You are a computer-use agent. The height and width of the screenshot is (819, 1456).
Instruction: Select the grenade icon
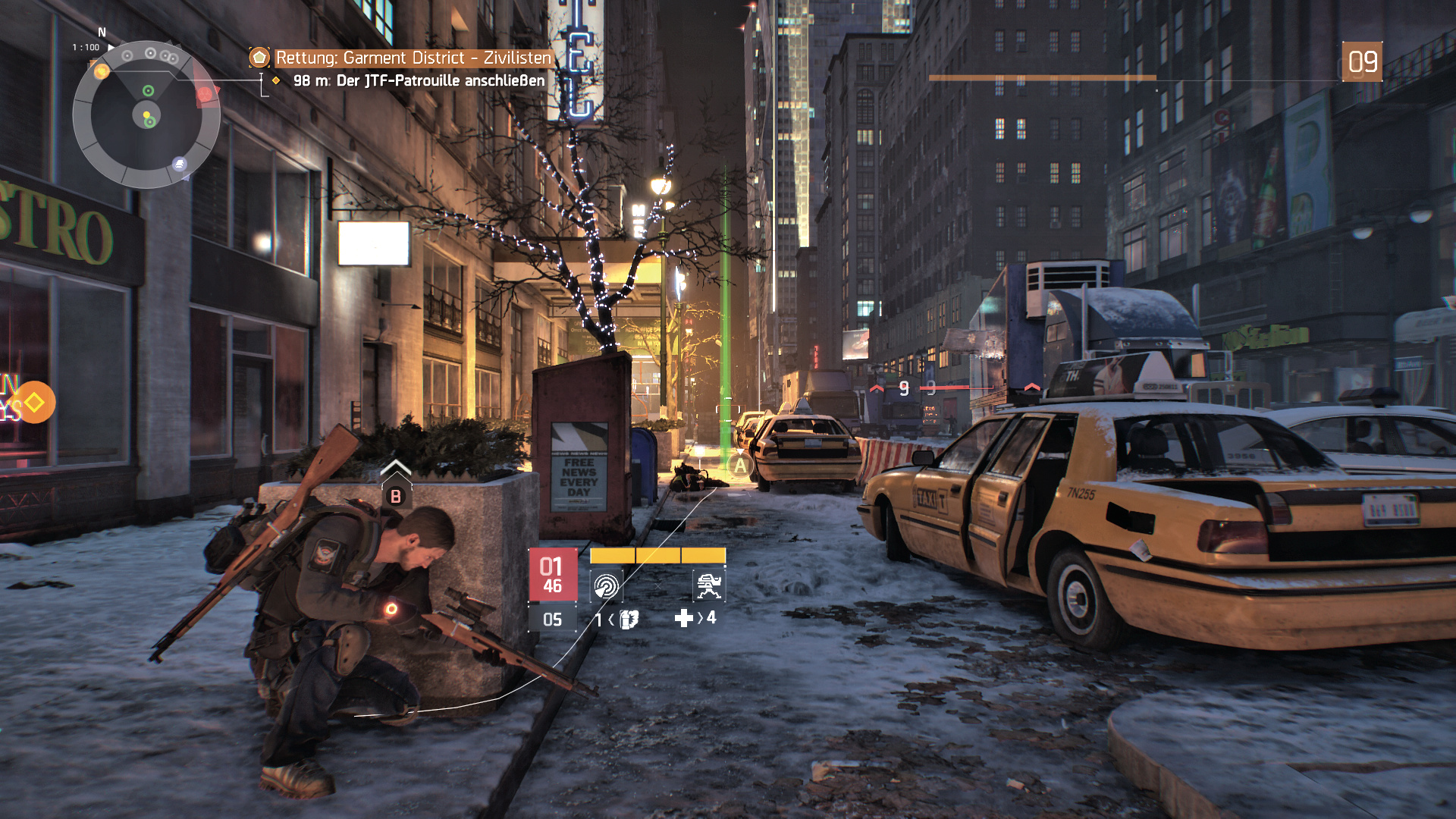629,620
